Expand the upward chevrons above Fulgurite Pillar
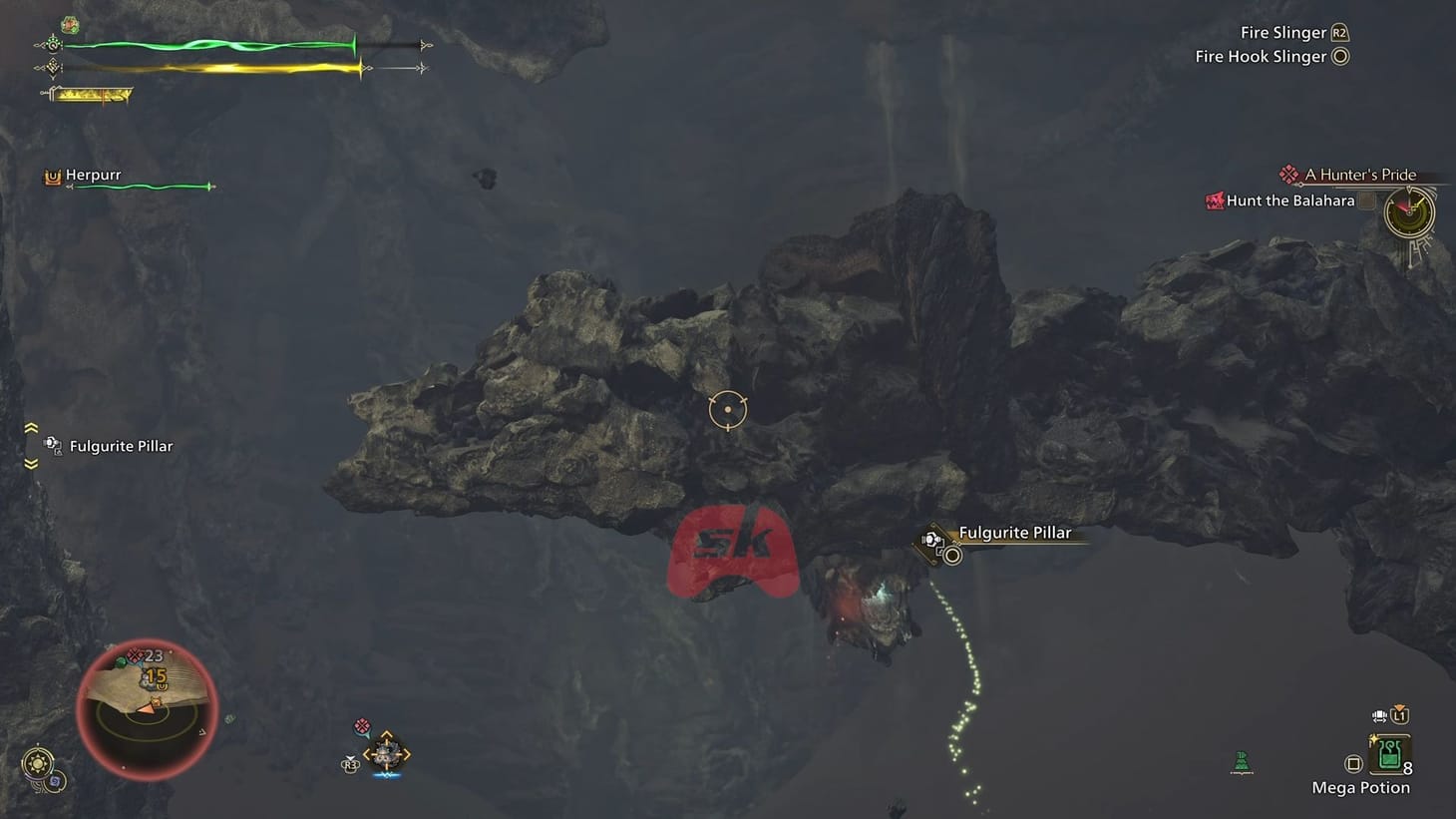The height and width of the screenshot is (819, 1456). (x=33, y=426)
